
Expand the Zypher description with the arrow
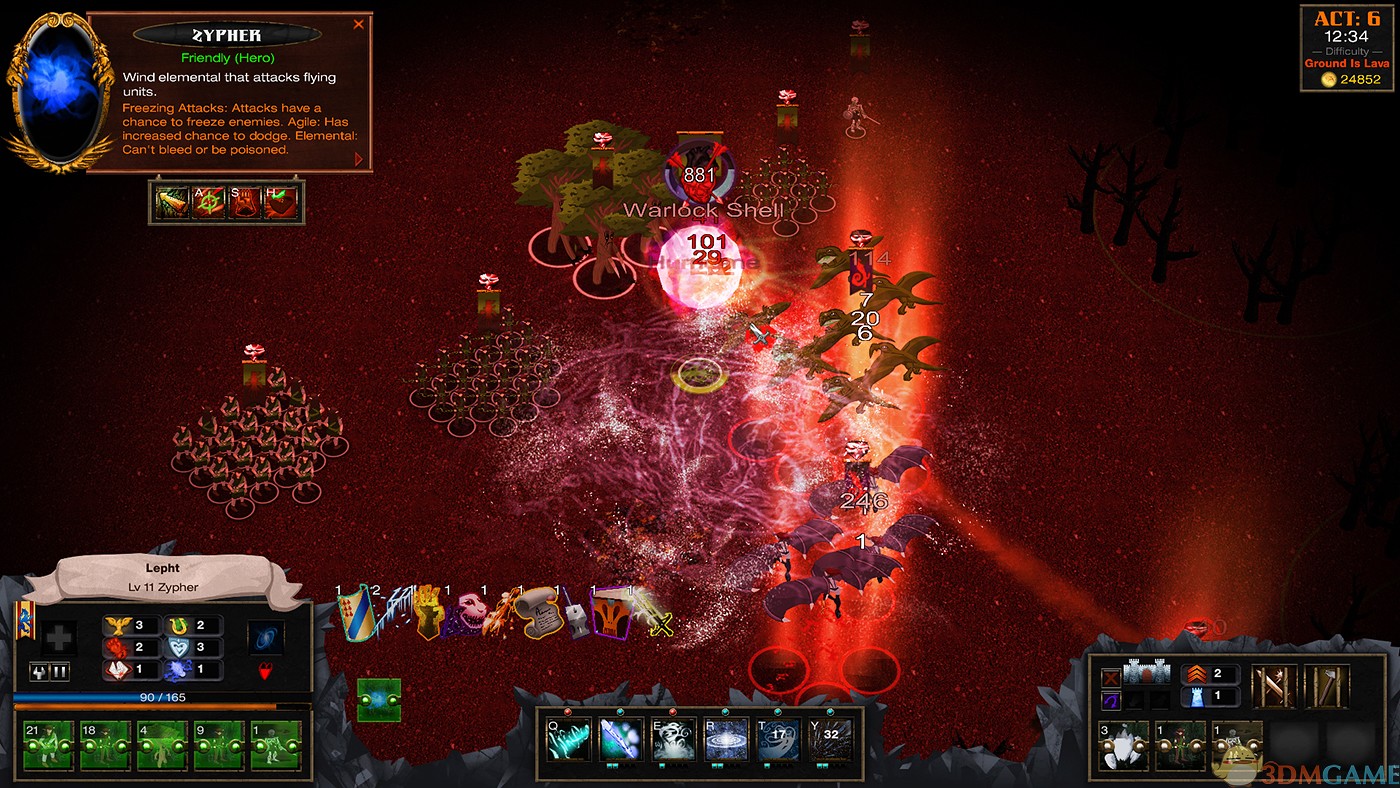(x=359, y=158)
